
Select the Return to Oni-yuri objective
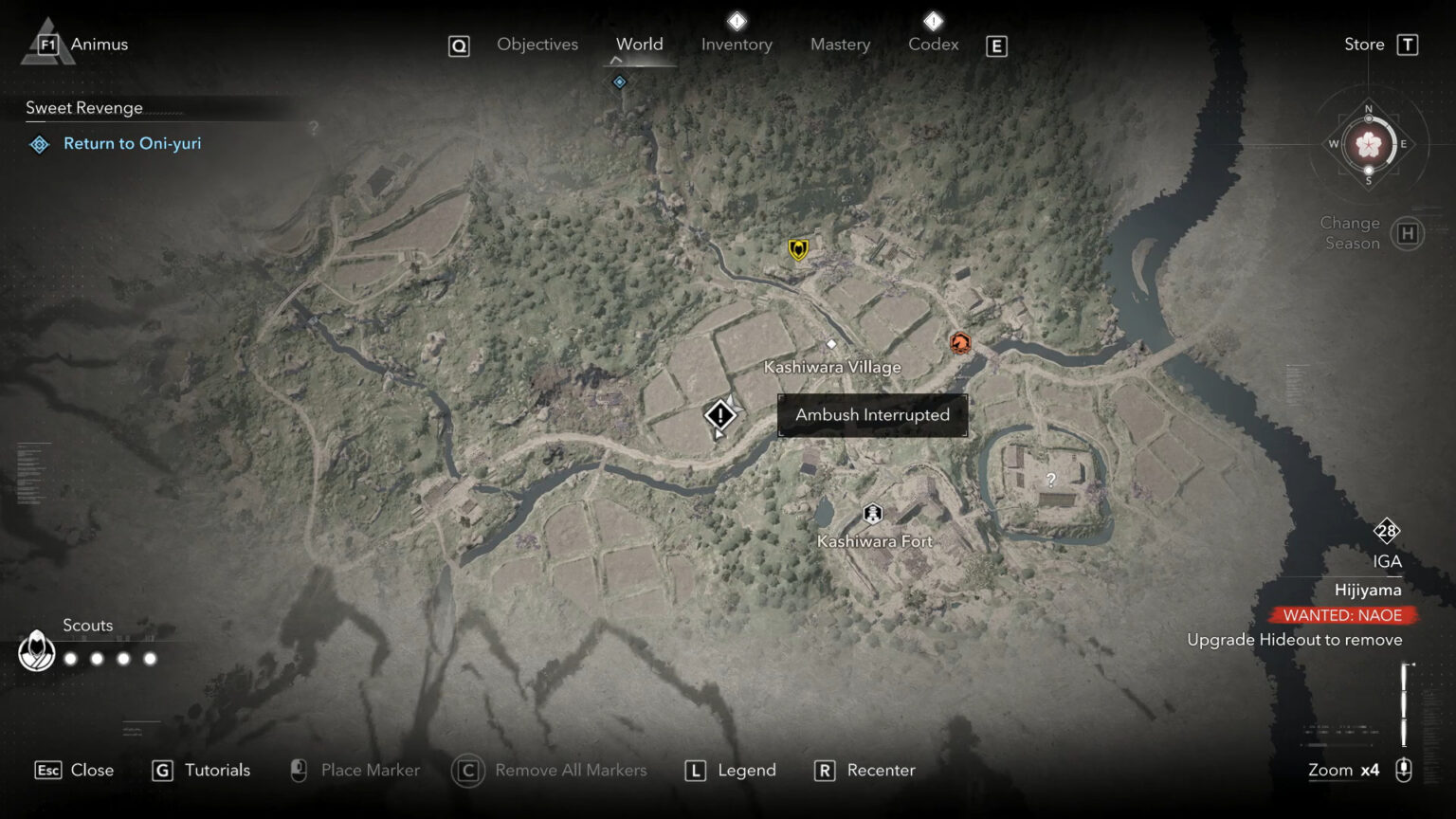point(132,144)
